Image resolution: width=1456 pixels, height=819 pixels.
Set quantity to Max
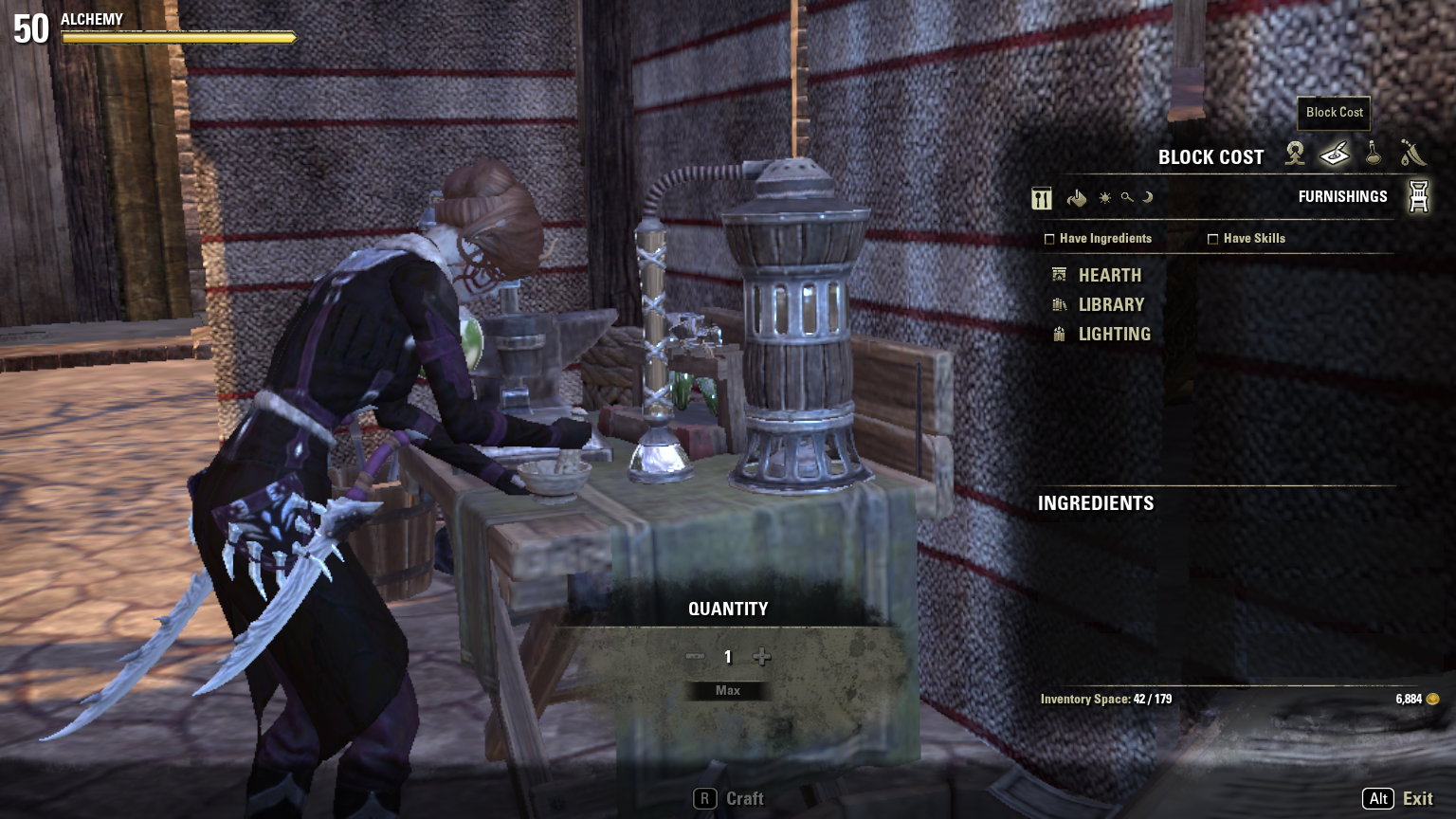[x=728, y=691]
